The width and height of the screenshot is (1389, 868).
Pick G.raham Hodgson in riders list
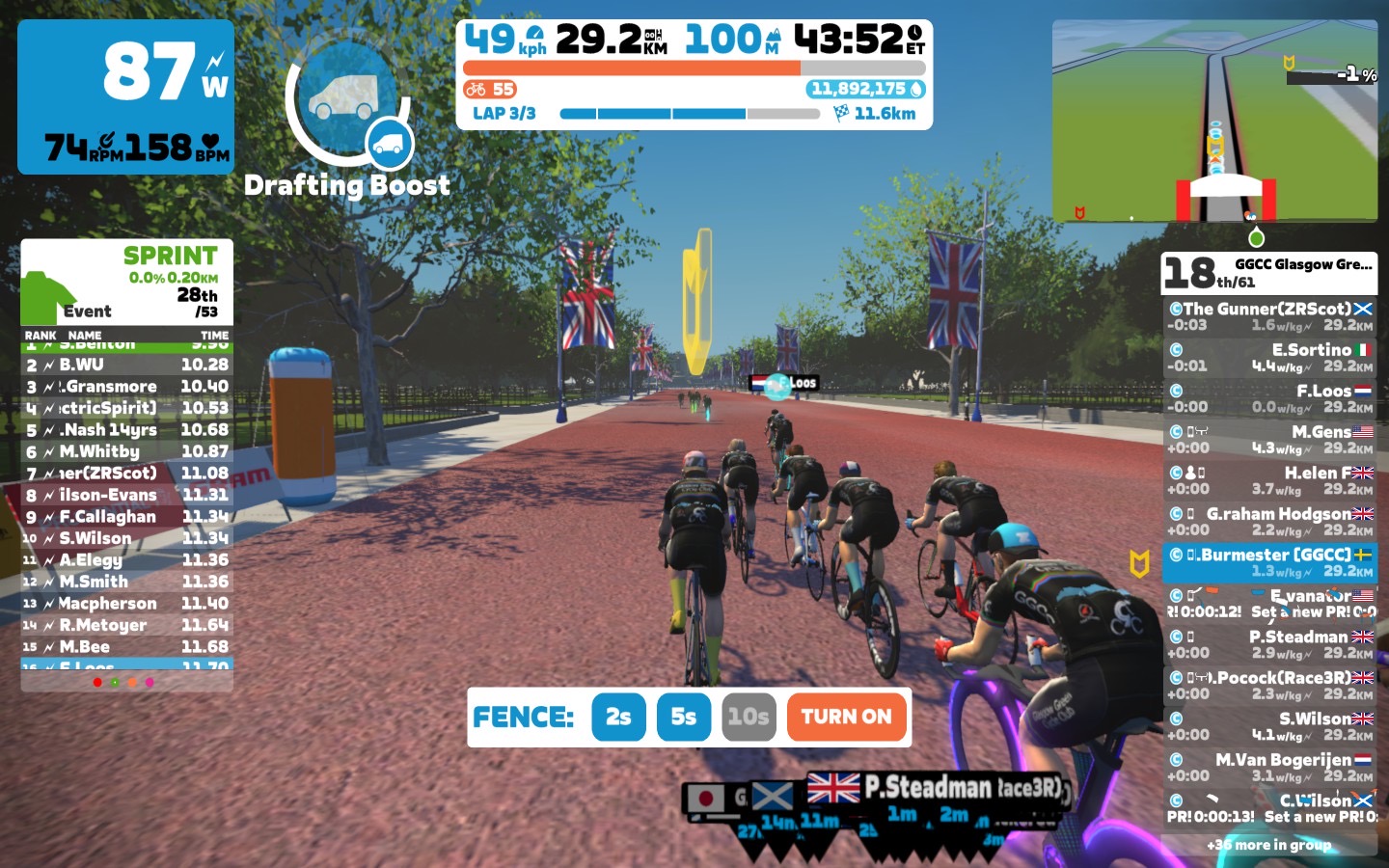tap(1269, 522)
